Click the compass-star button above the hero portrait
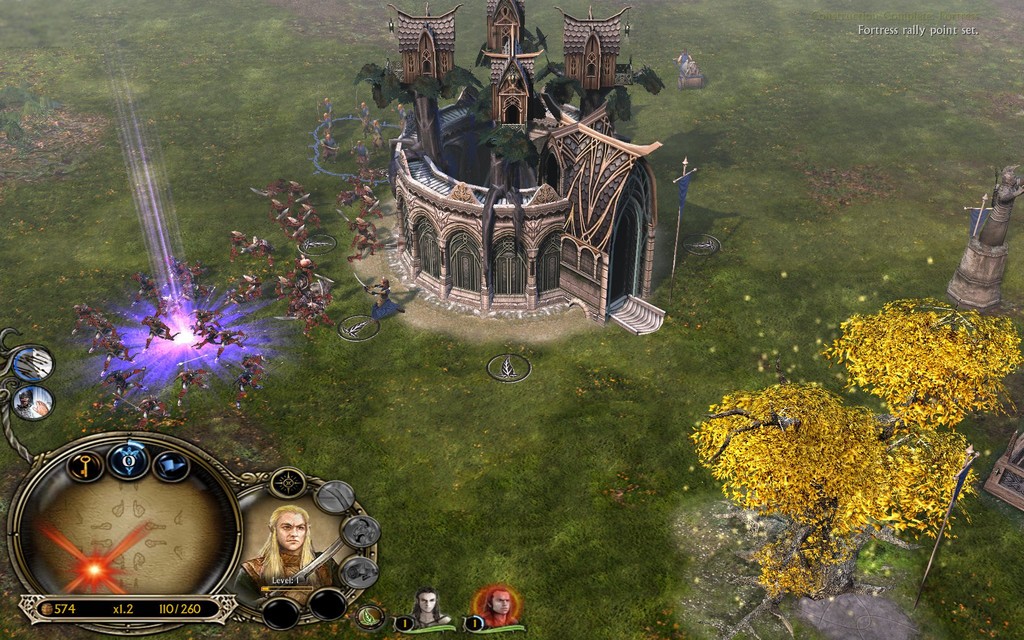Image resolution: width=1024 pixels, height=640 pixels. (287, 483)
